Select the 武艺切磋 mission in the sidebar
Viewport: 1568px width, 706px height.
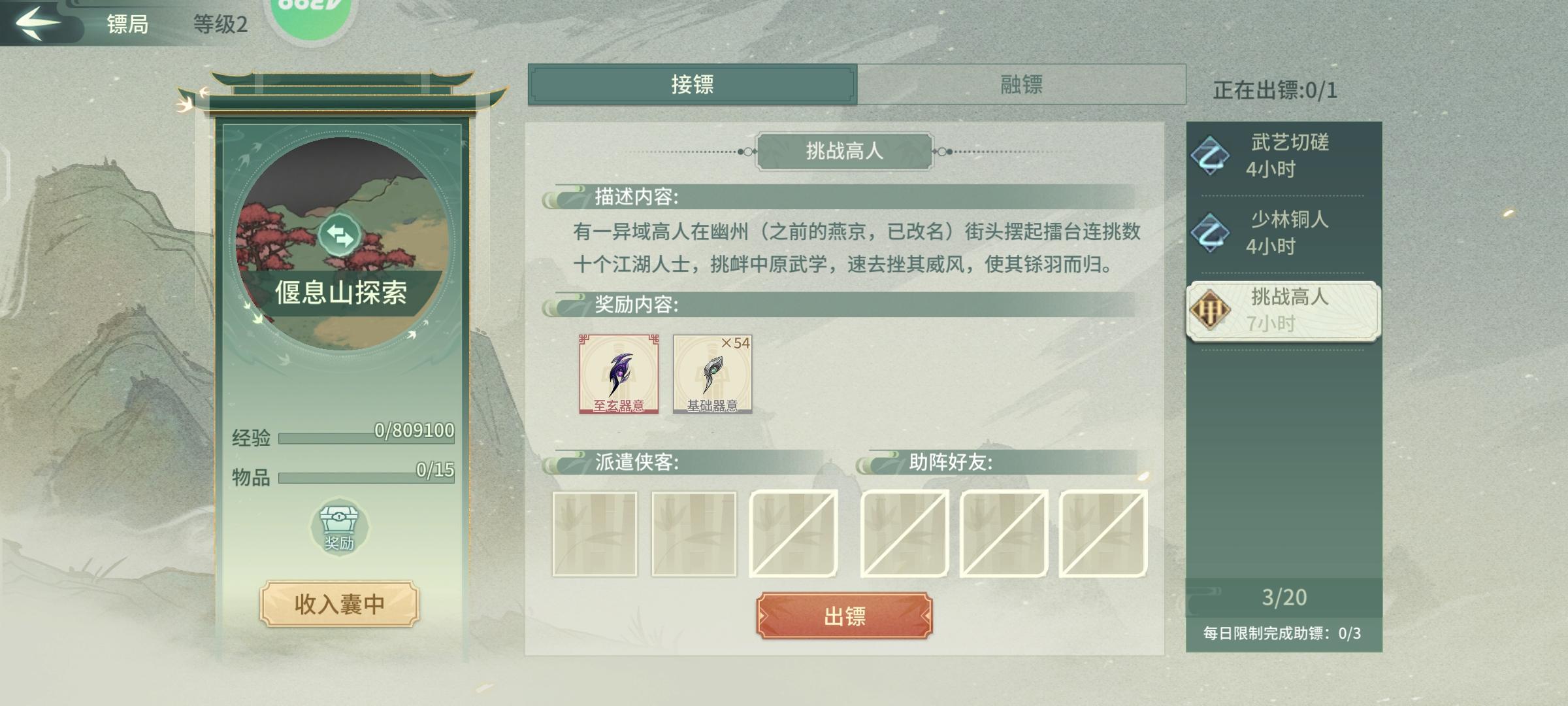[1281, 155]
